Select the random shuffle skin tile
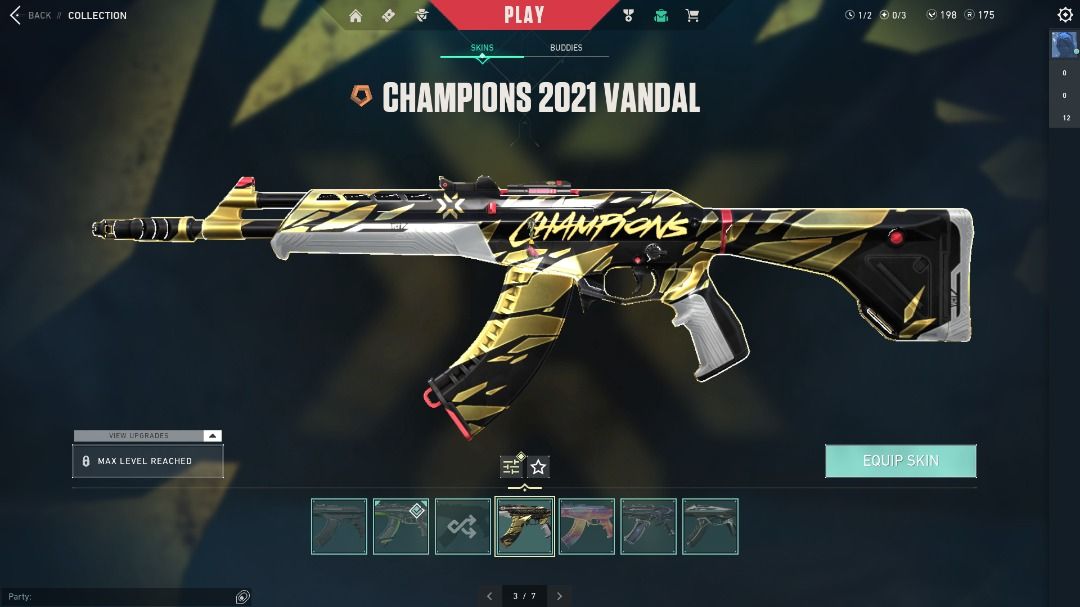Screen dimensions: 1080x607 463,526
